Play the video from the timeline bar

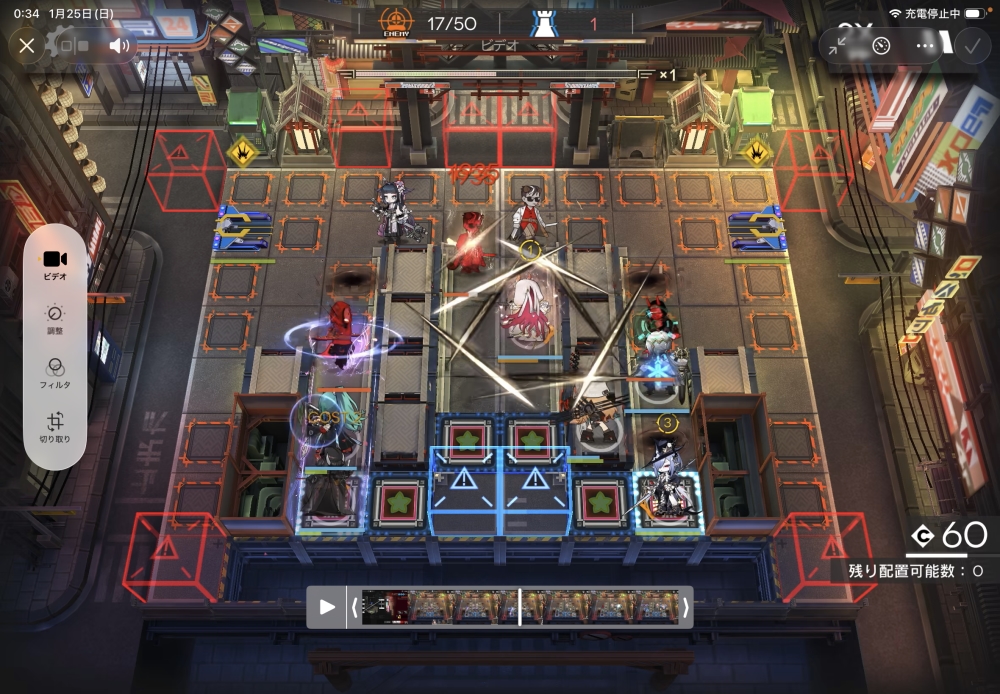pos(327,607)
